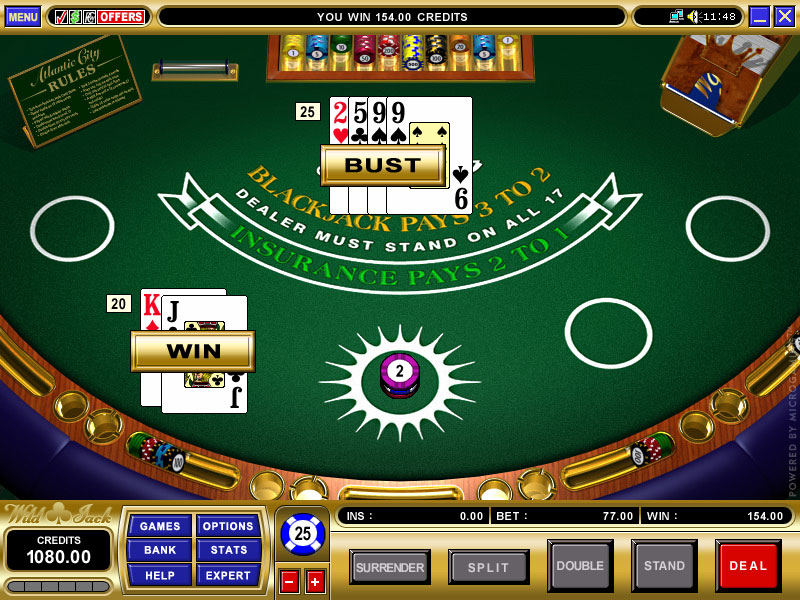Image resolution: width=800 pixels, height=600 pixels.
Task: Open the Atlantic City Rules card
Action: point(73,88)
